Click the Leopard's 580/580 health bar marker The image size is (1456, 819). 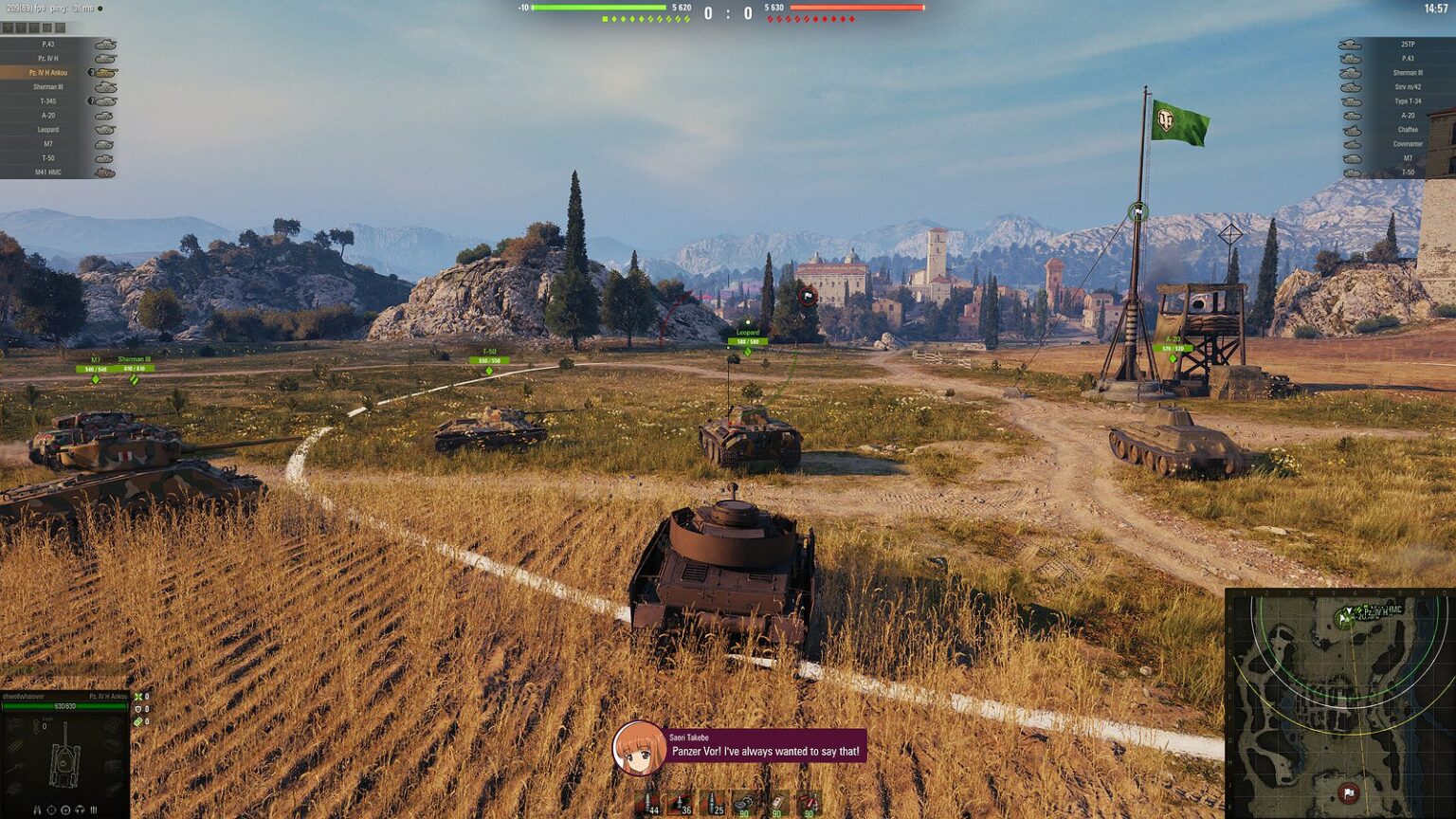click(749, 339)
